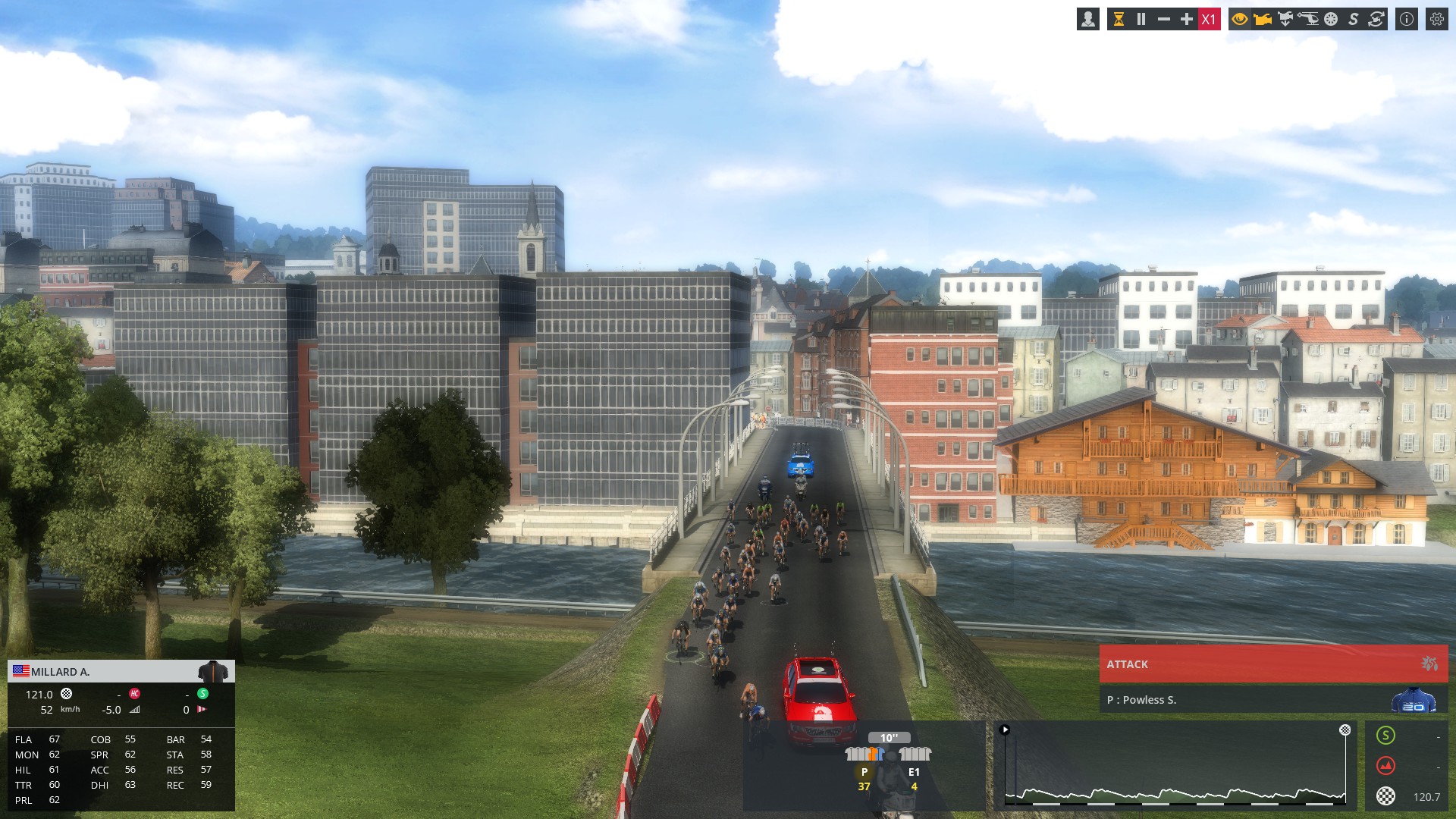Click the hourglass time control icon
The height and width of the screenshot is (819, 1456).
[x=1119, y=20]
